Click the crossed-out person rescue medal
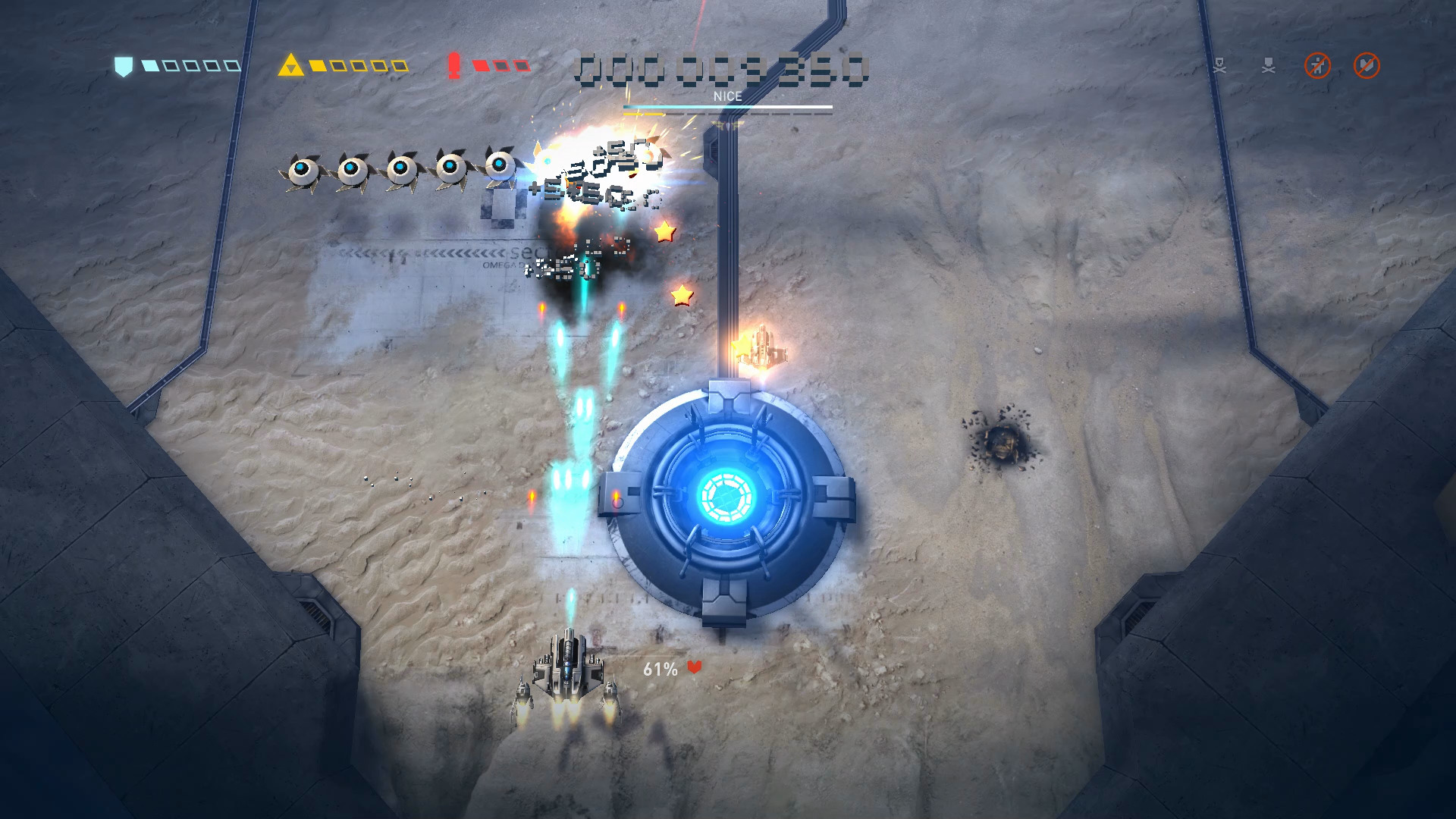Image resolution: width=1456 pixels, height=819 pixels. click(x=1317, y=66)
